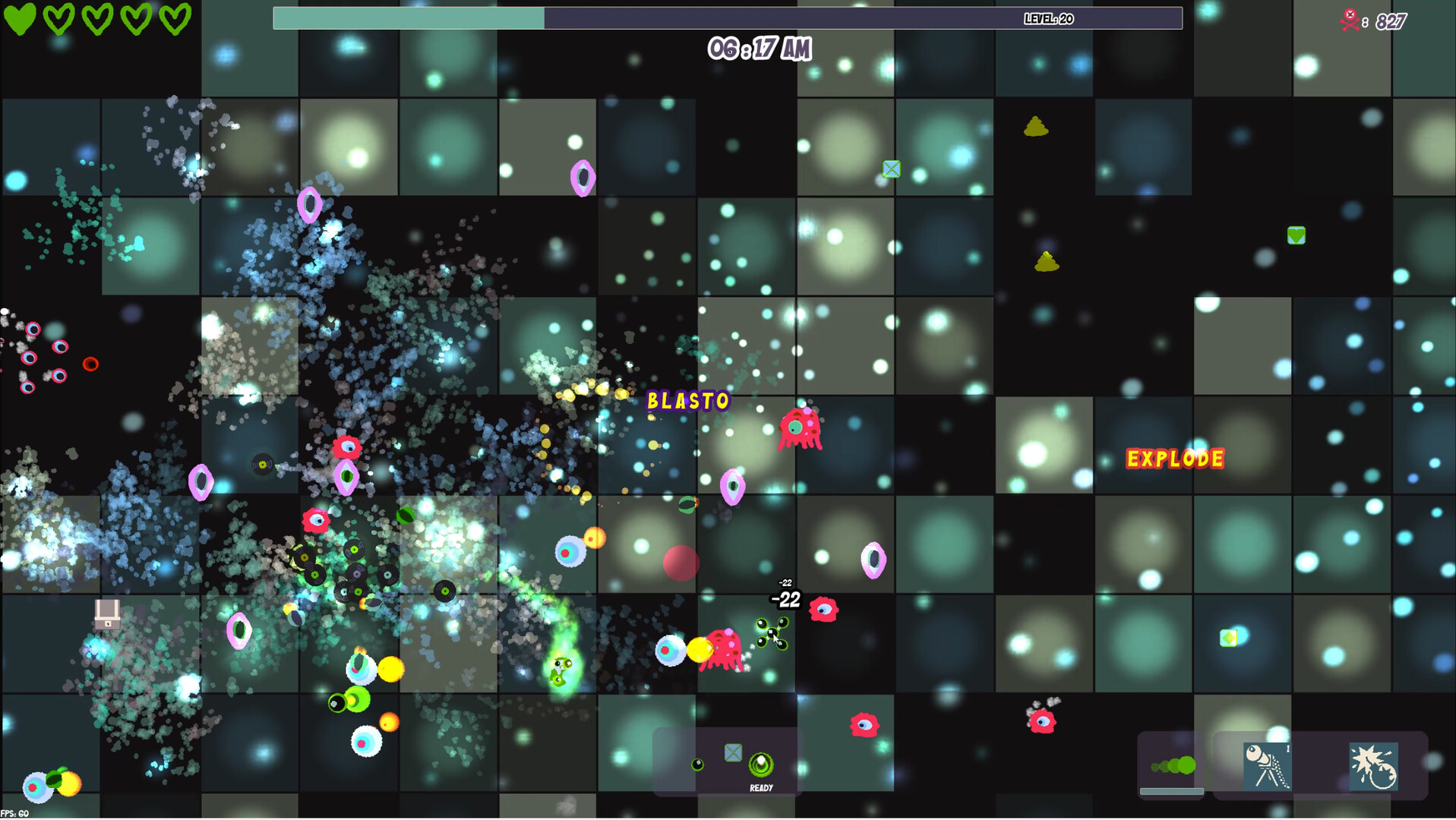The image size is (1456, 820).
Task: Click the EXPLODE text popup
Action: (1175, 459)
